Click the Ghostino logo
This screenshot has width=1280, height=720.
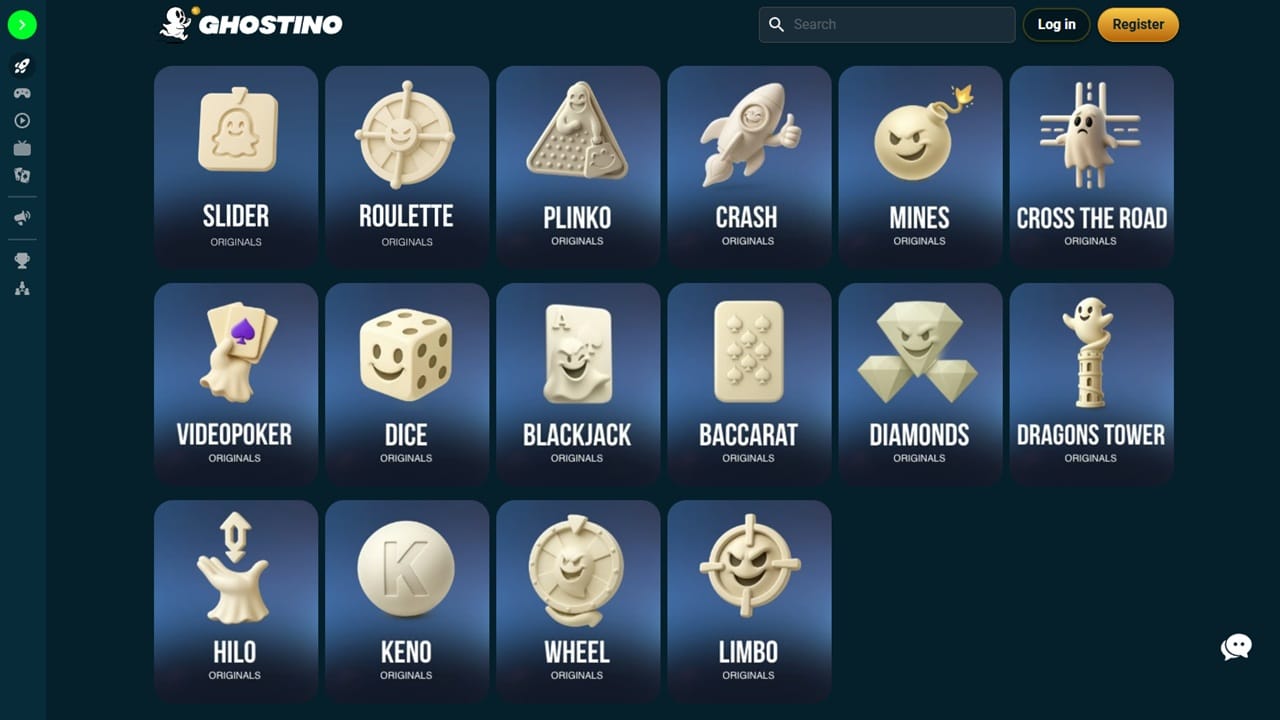250,24
